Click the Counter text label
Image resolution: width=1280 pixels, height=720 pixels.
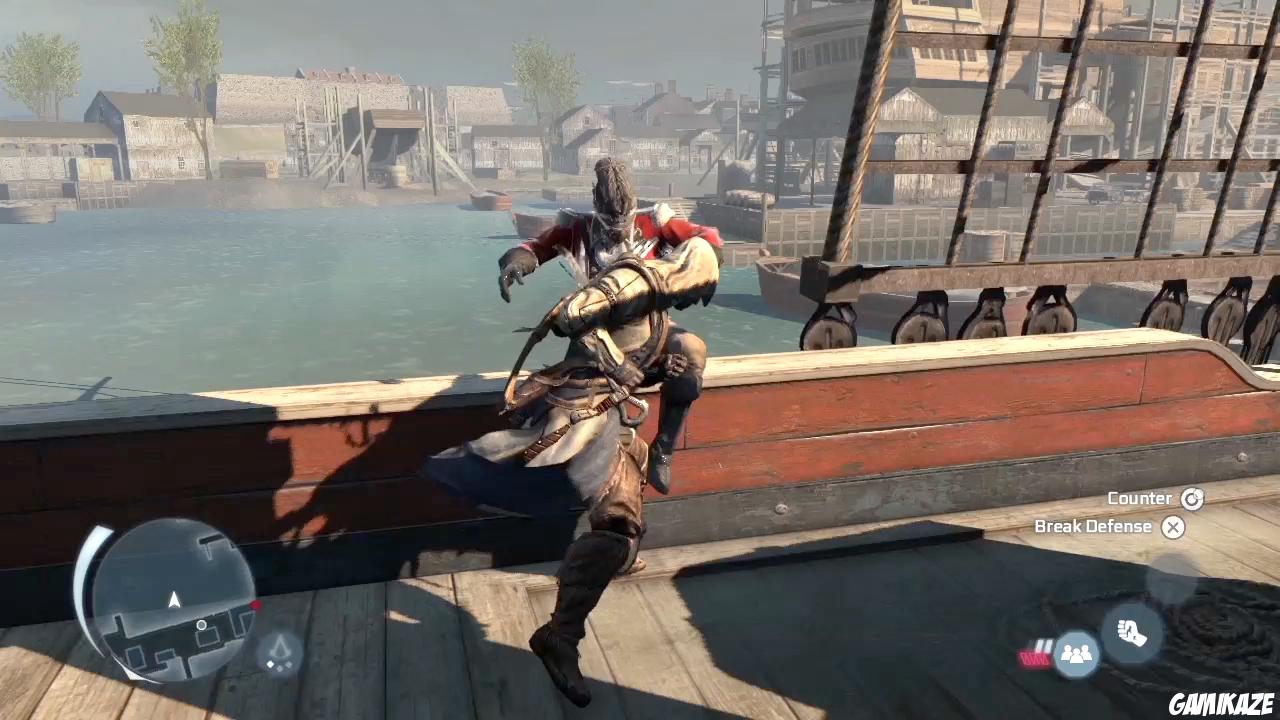[1140, 498]
